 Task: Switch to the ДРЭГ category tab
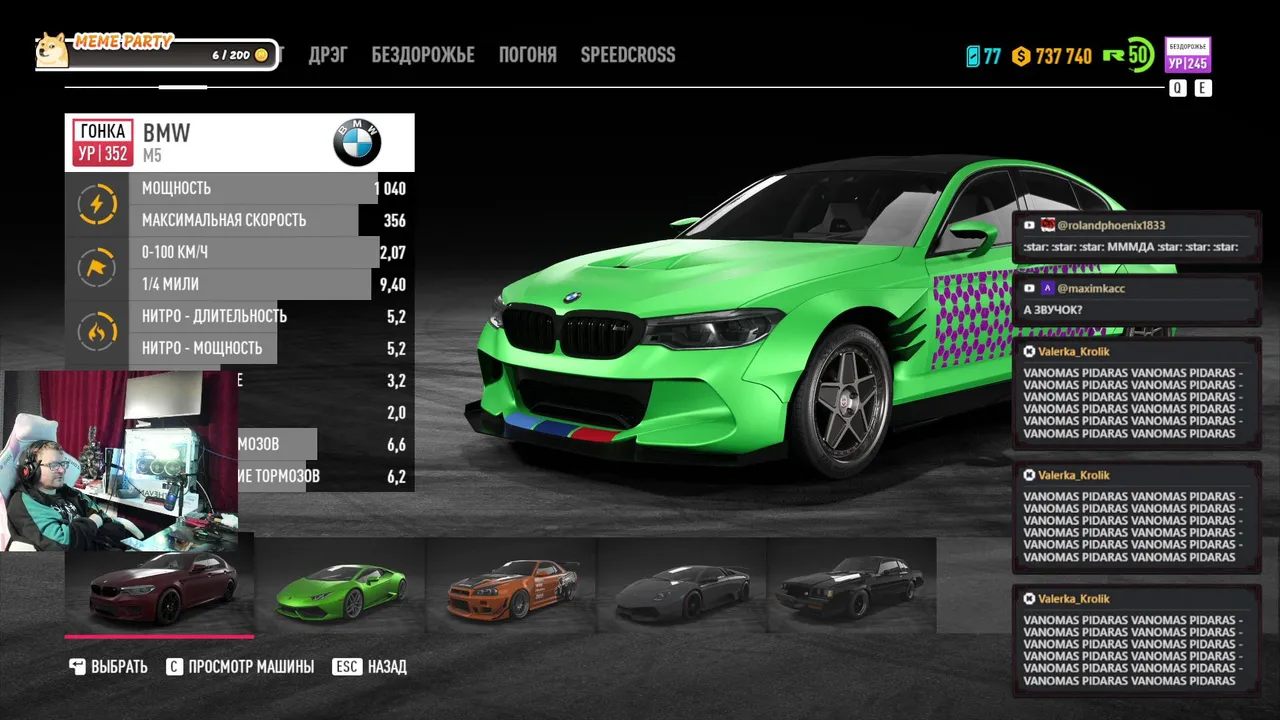pos(328,55)
